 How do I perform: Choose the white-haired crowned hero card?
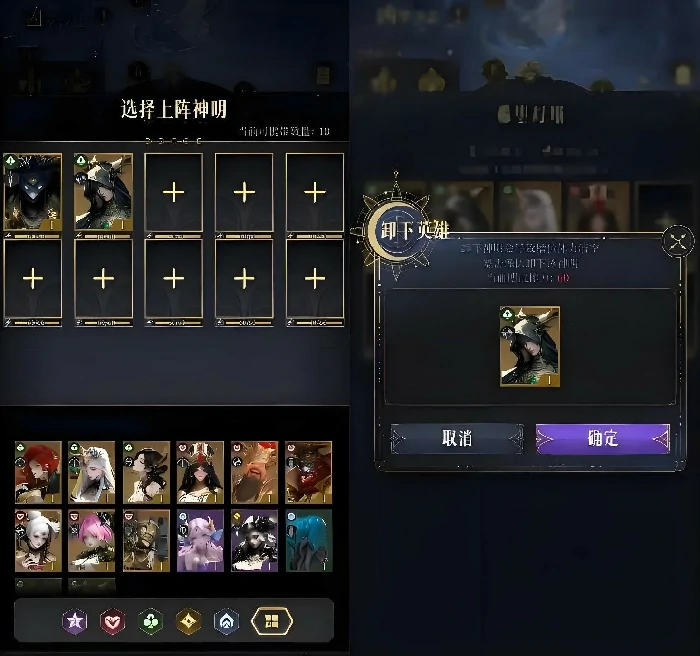coord(92,471)
